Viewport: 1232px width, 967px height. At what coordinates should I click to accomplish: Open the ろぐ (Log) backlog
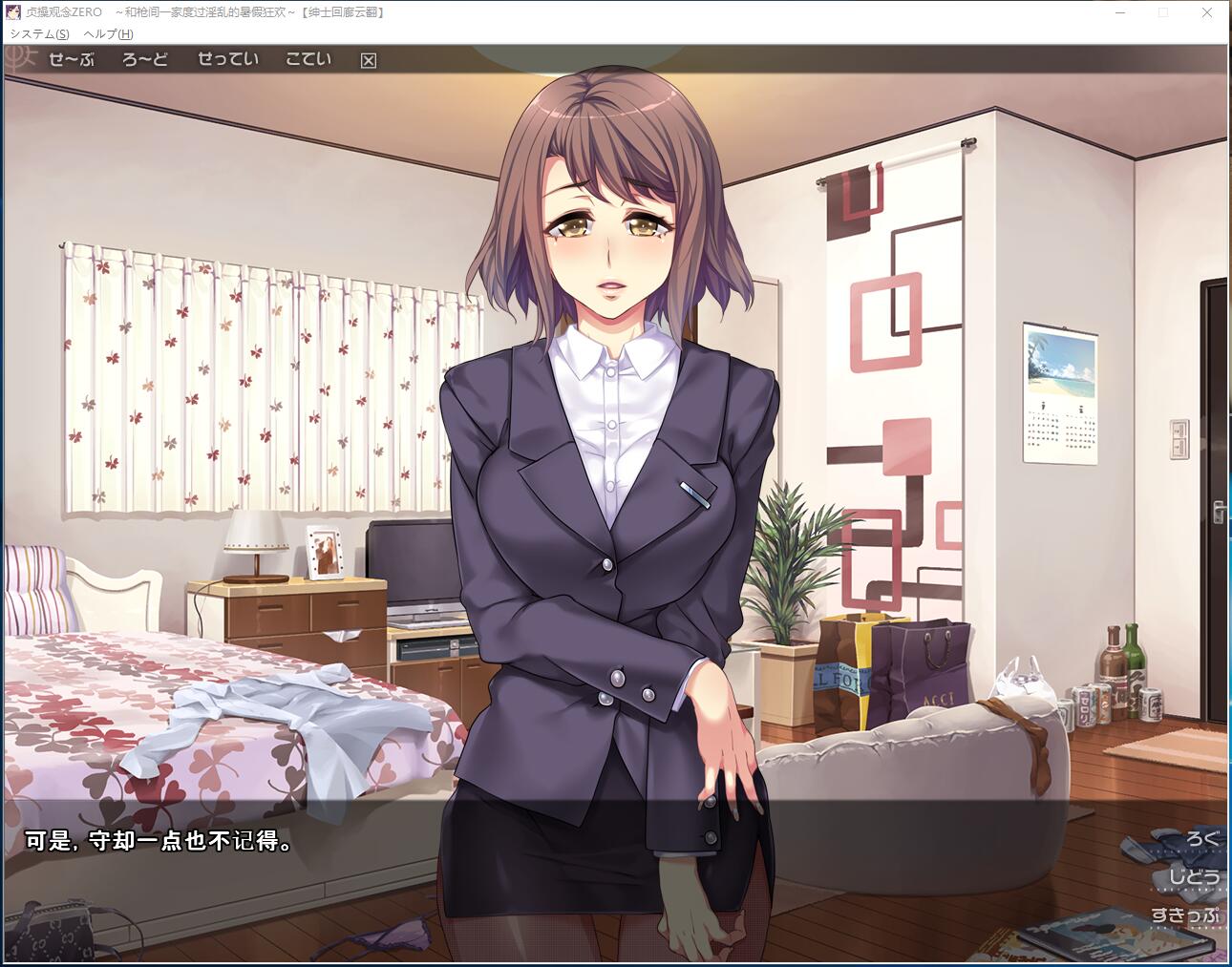[1201, 839]
